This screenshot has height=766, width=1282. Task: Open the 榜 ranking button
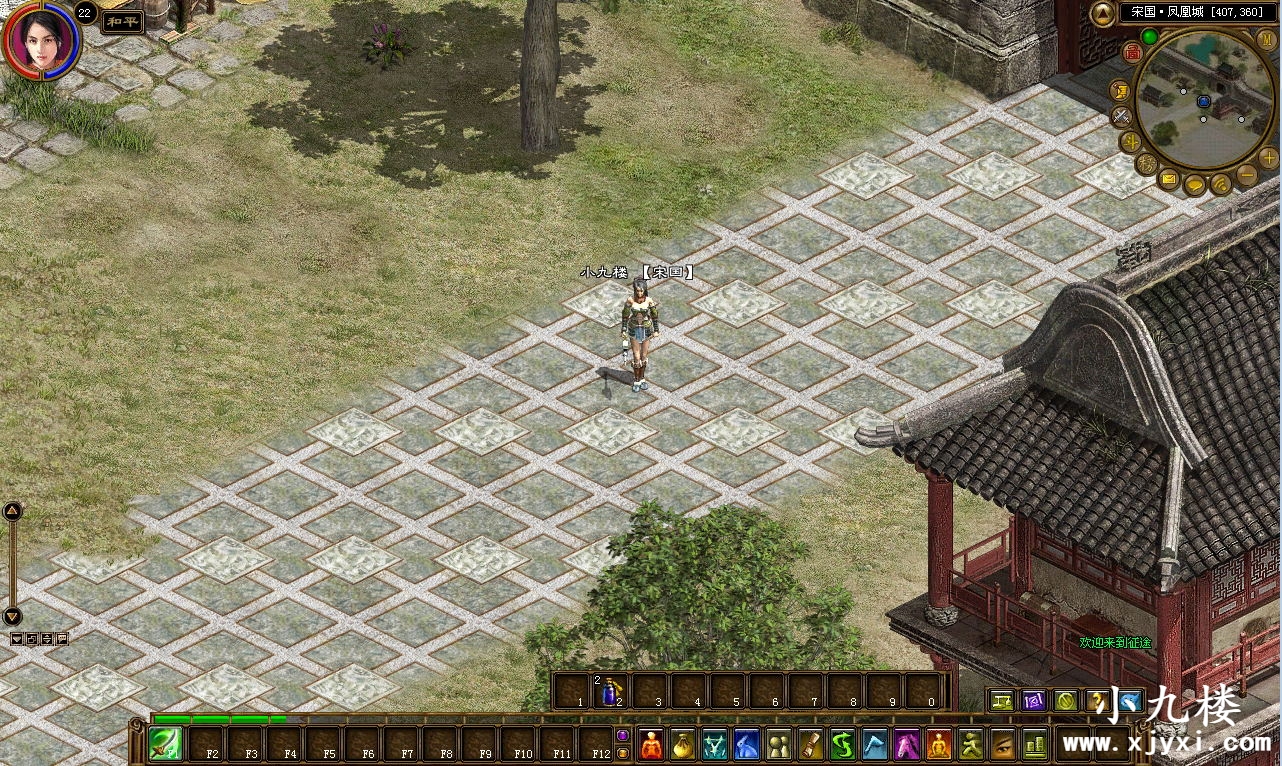(1147, 163)
